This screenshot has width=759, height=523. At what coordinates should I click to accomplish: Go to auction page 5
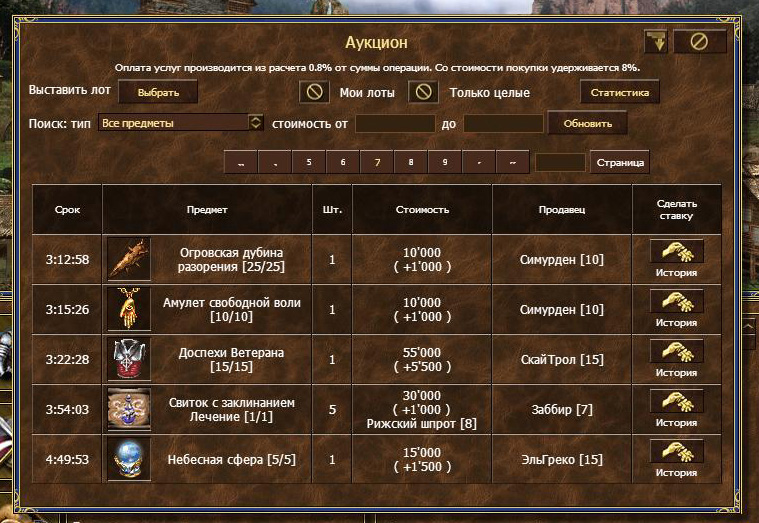(309, 162)
